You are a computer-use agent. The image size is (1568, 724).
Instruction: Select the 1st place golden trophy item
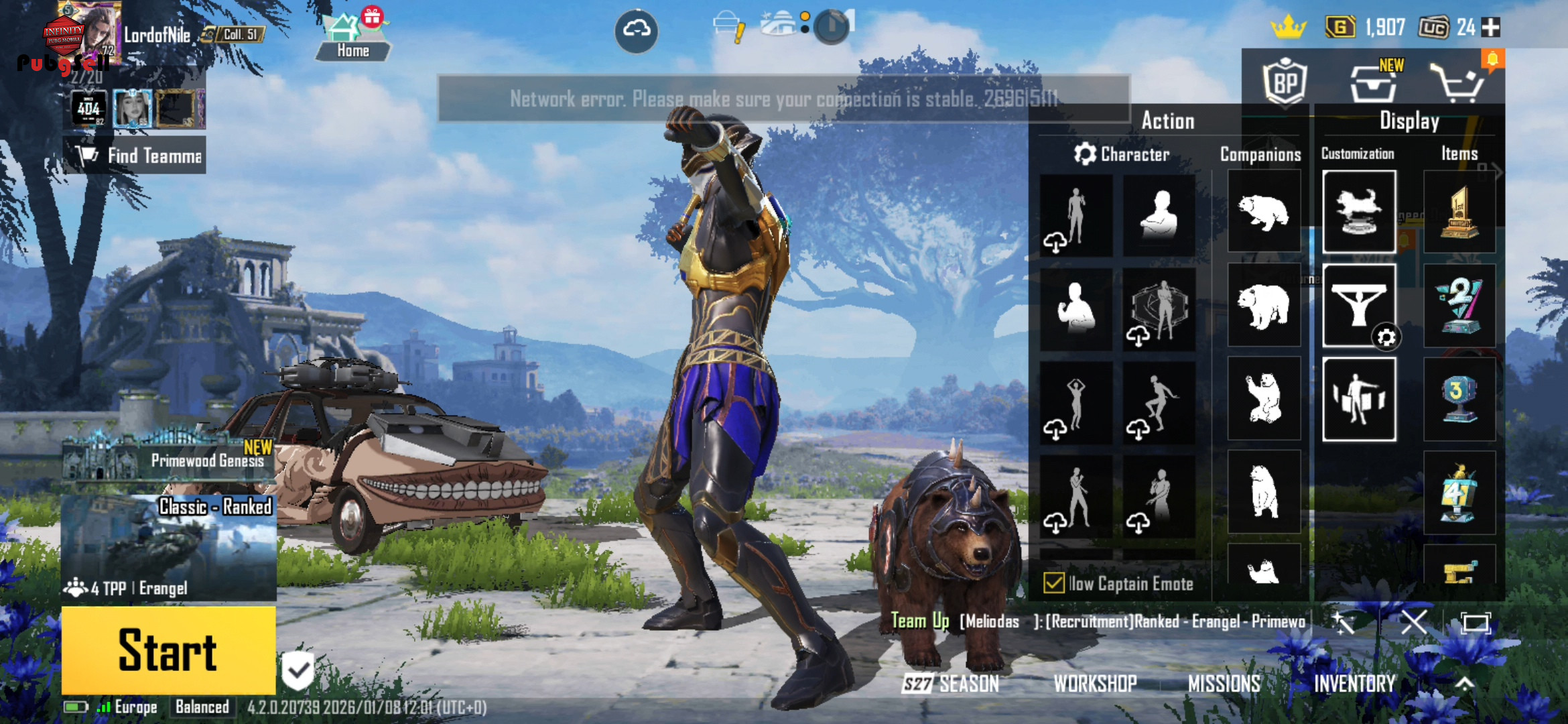(x=1459, y=213)
